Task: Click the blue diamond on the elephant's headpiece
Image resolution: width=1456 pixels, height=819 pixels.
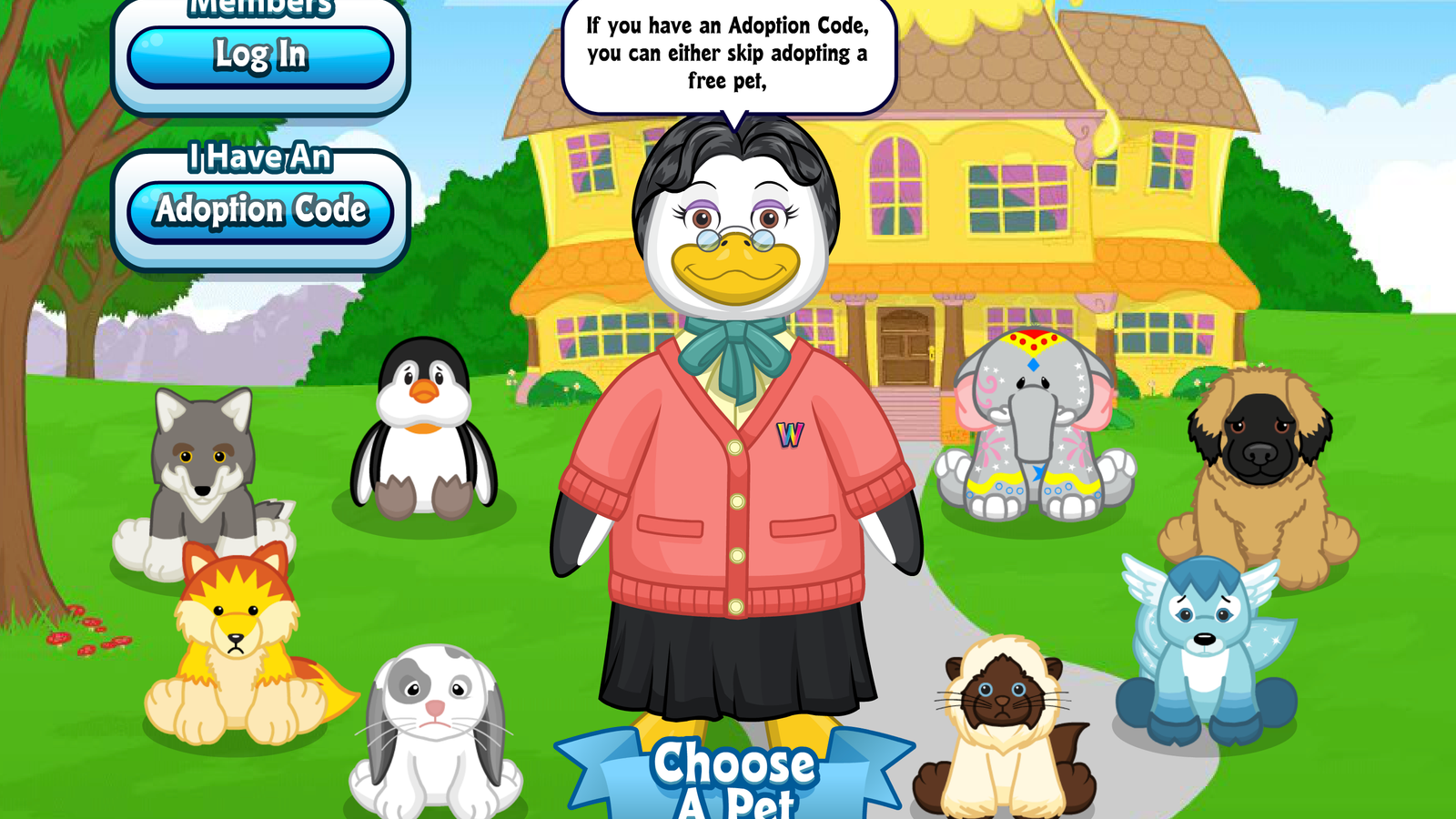Action: (x=1033, y=364)
